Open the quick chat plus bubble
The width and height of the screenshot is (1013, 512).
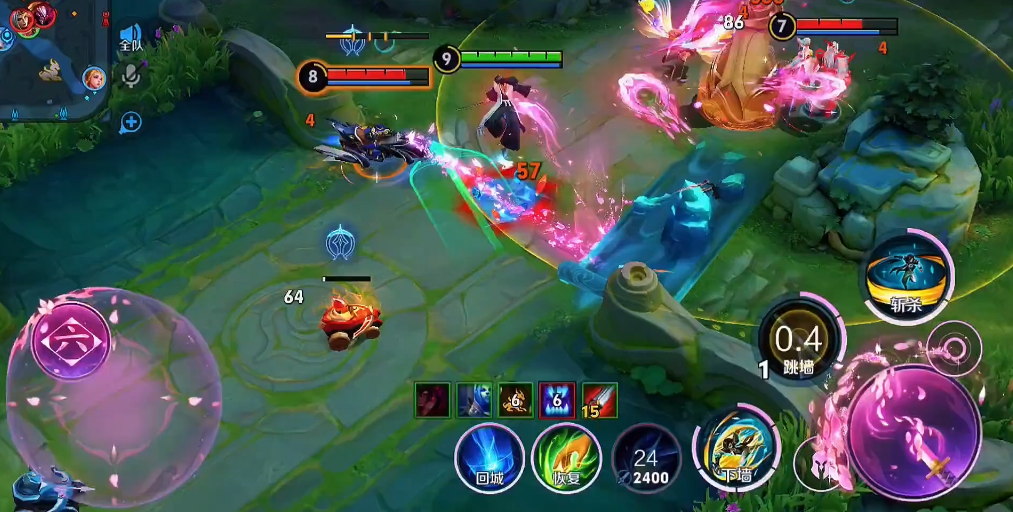pyautogui.click(x=130, y=122)
